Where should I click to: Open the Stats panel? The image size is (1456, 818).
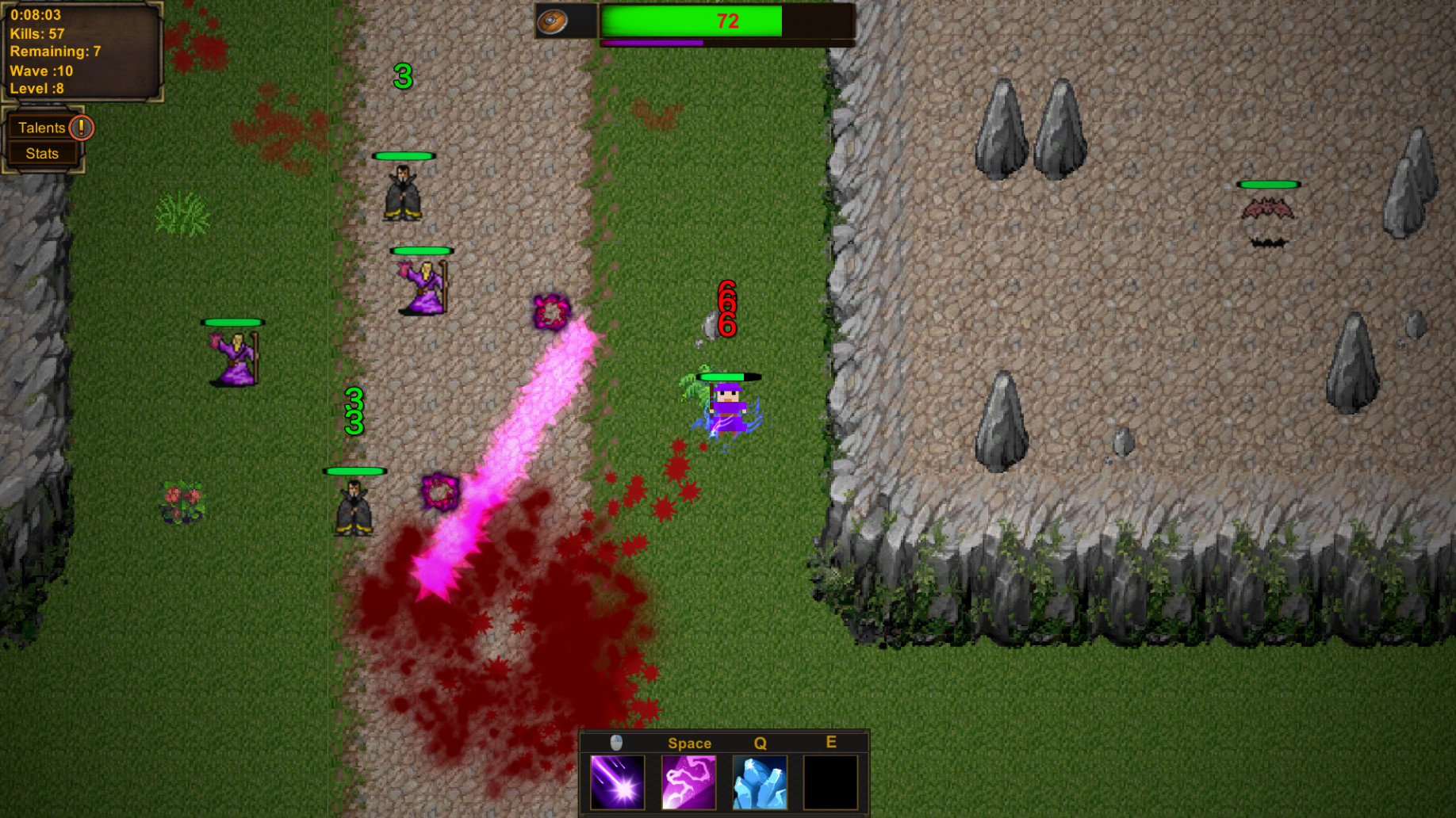41,153
